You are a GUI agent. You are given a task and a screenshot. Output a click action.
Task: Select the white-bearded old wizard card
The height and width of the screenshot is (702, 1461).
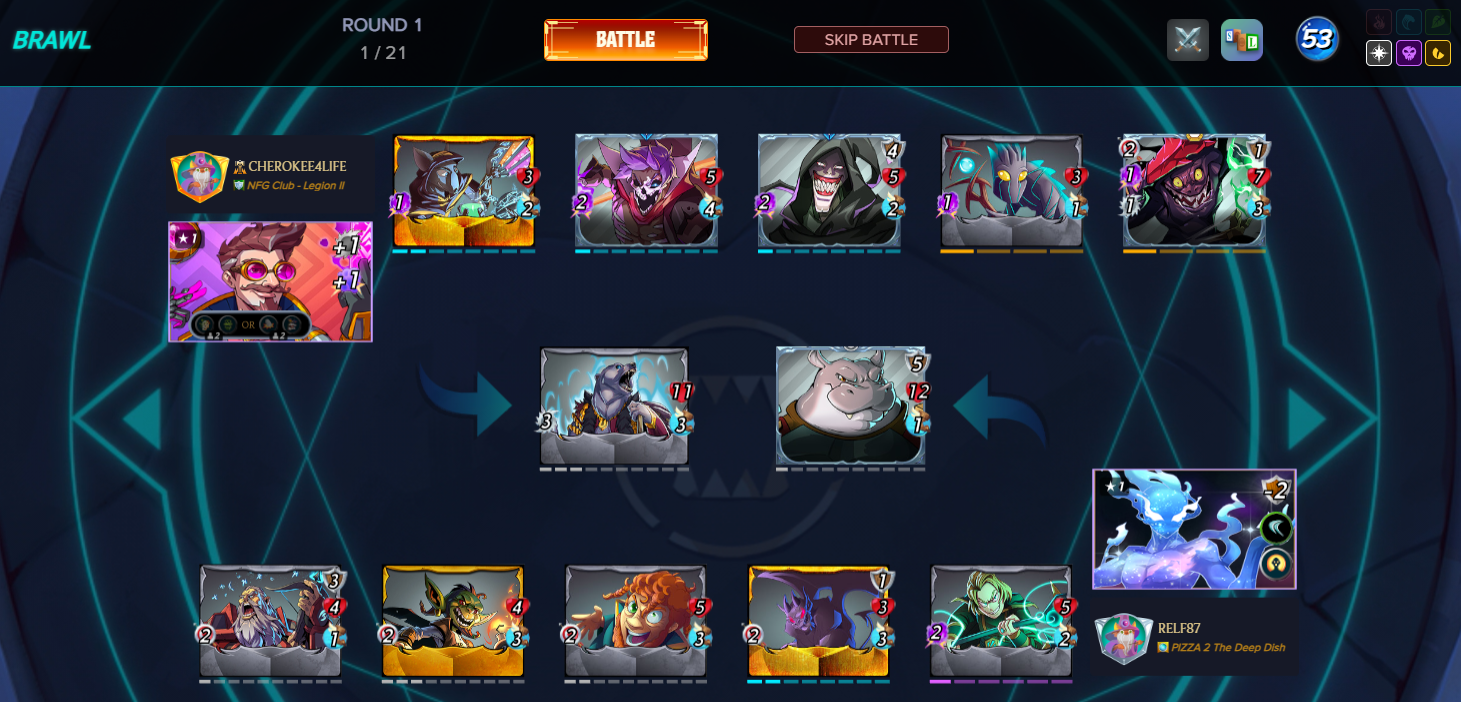click(270, 621)
